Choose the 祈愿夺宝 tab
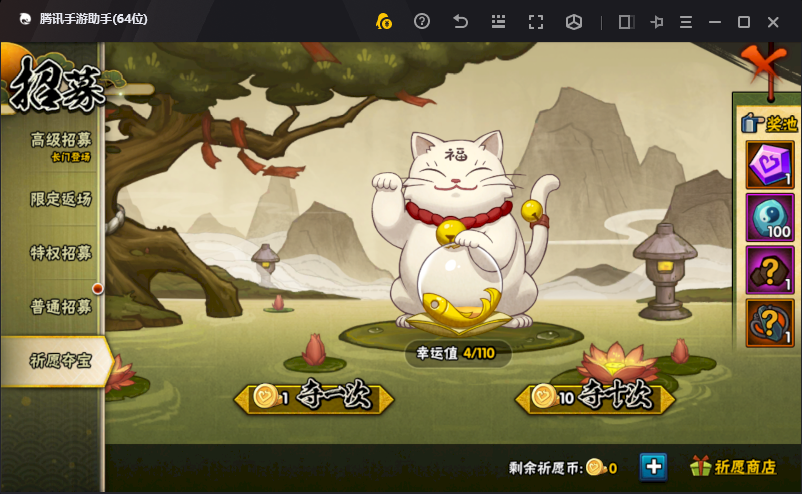This screenshot has height=494, width=802. (58, 361)
